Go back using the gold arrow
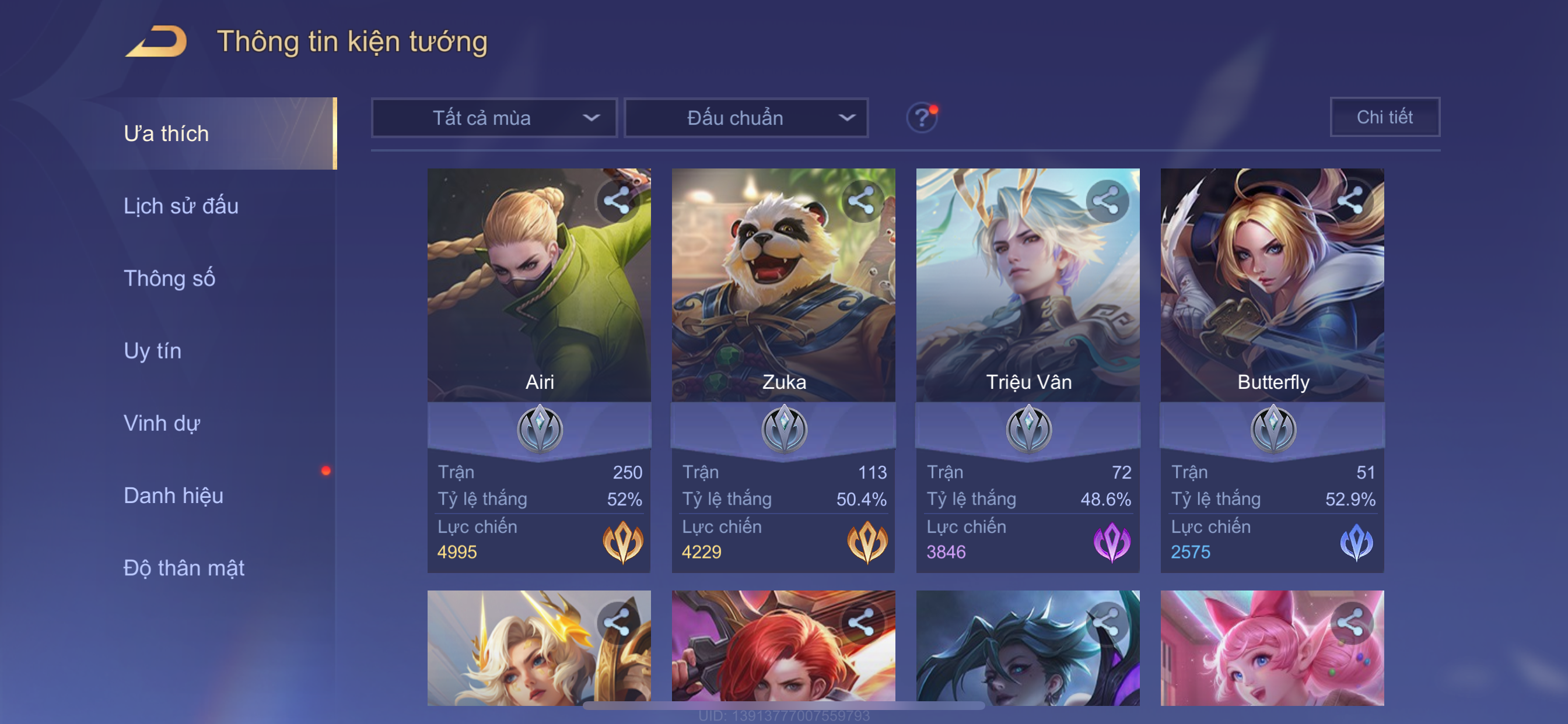 156,41
